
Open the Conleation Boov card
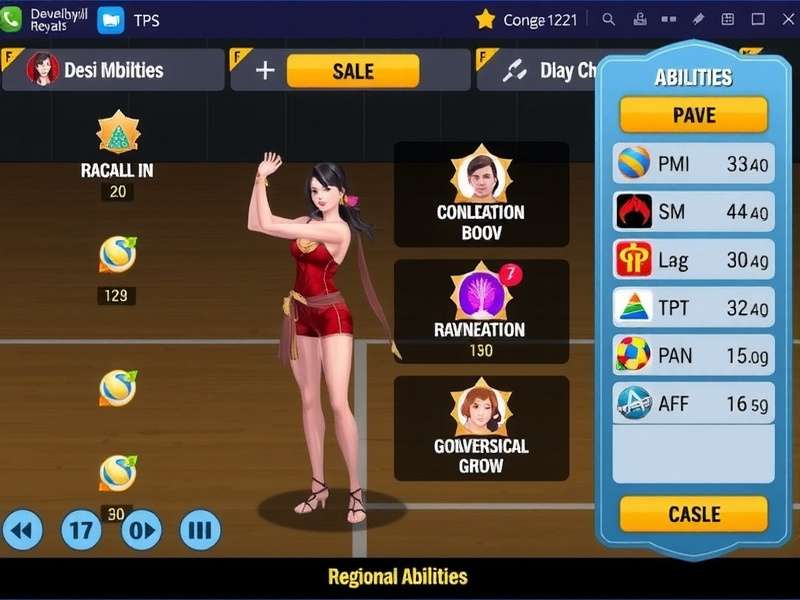pyautogui.click(x=481, y=195)
